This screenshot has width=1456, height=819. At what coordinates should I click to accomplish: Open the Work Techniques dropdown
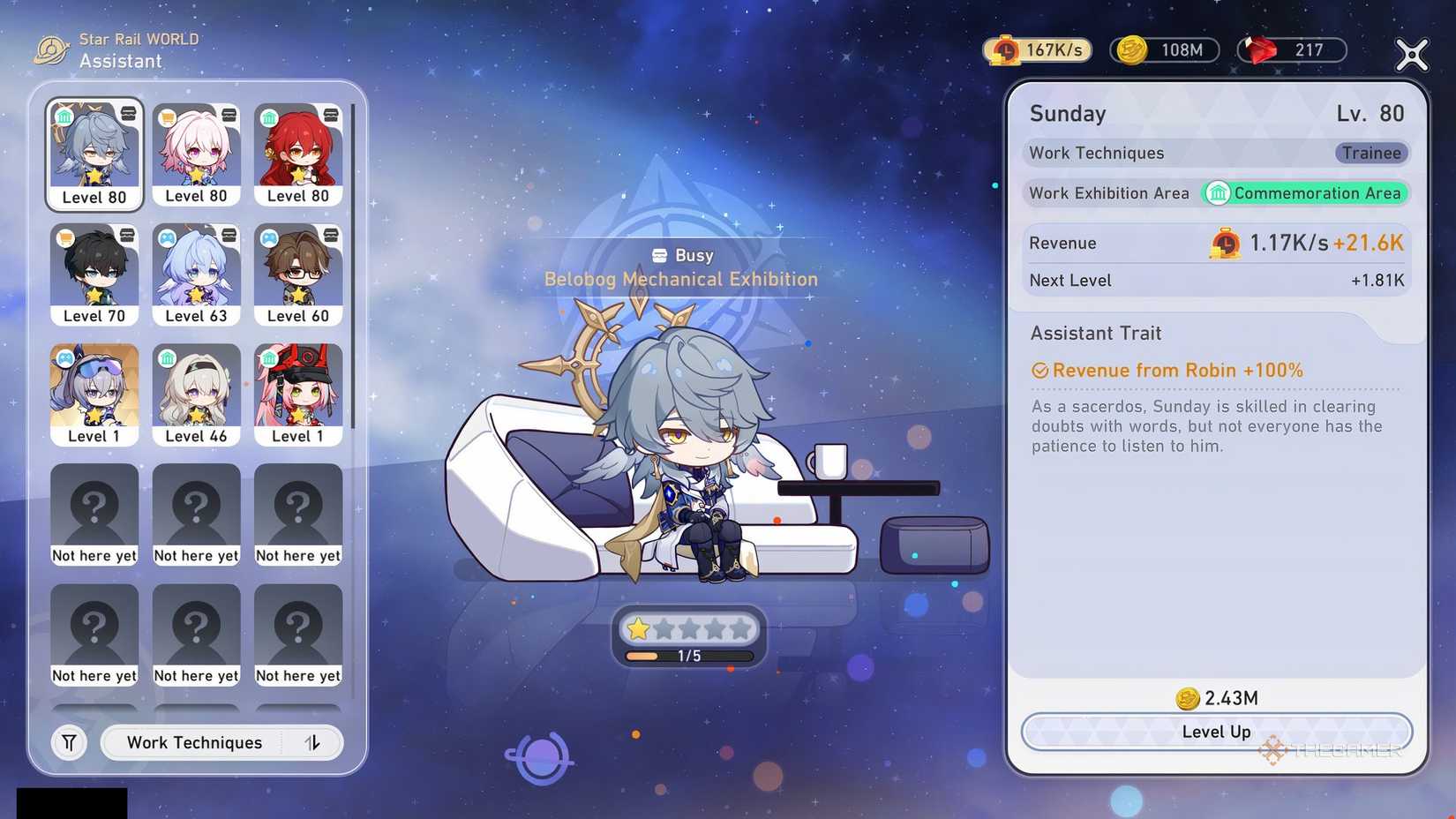[x=194, y=742]
